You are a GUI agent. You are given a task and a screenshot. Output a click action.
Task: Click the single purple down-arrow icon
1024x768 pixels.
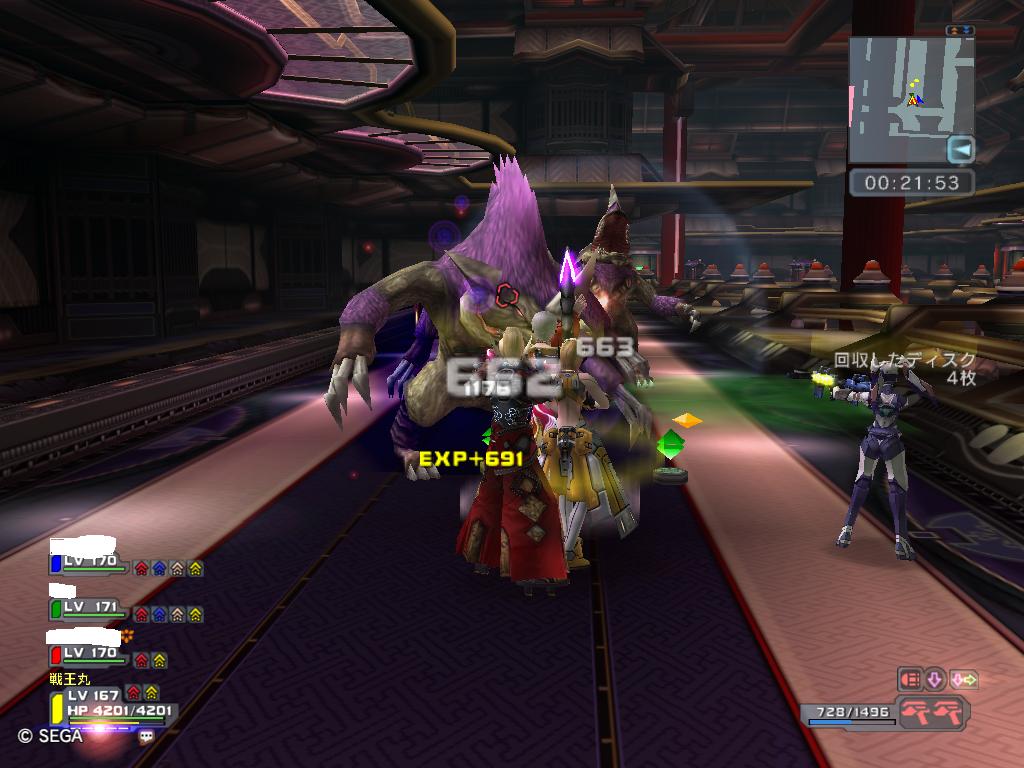(x=936, y=680)
